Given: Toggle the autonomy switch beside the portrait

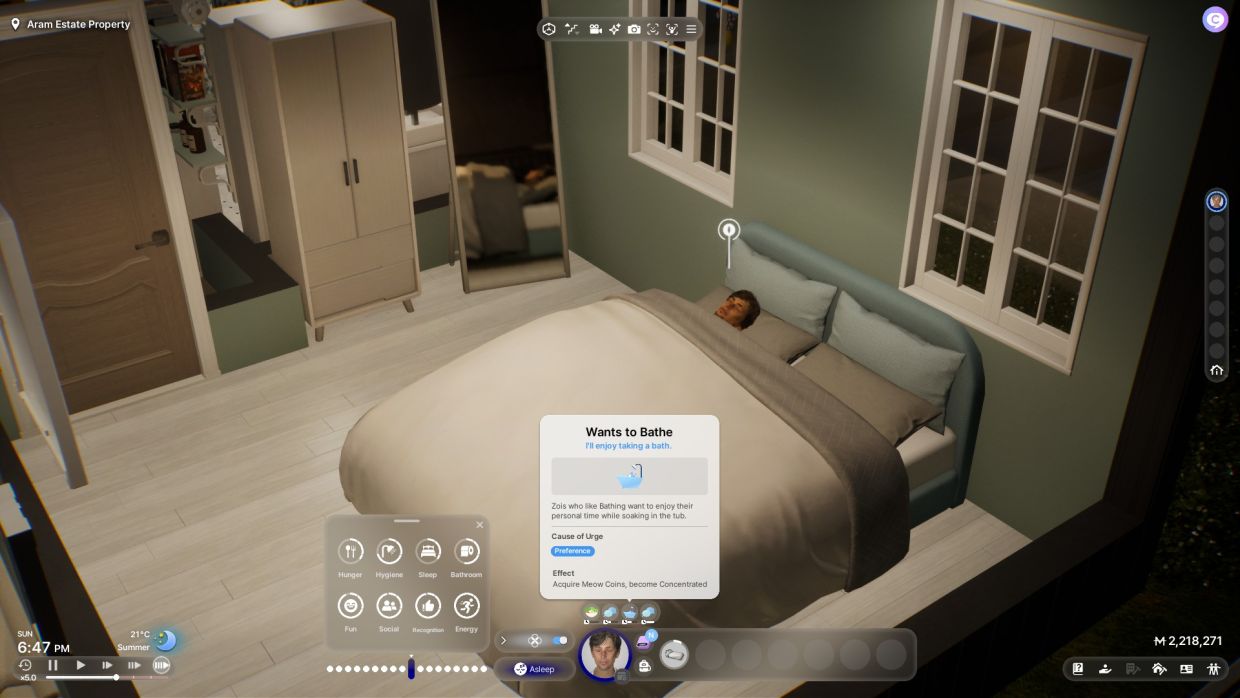Looking at the screenshot, I should click(559, 640).
